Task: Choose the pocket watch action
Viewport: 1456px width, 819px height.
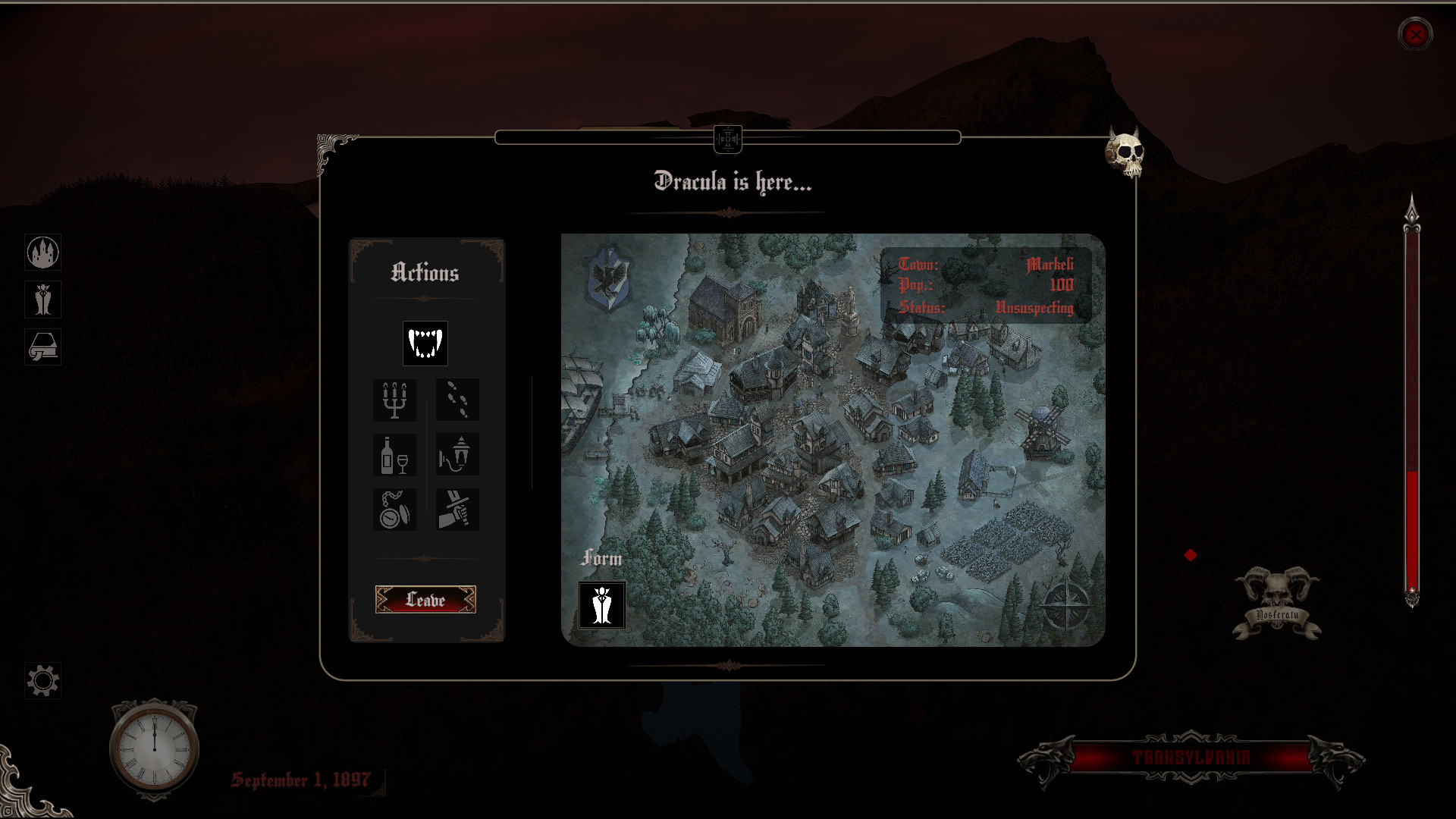Action: (395, 510)
